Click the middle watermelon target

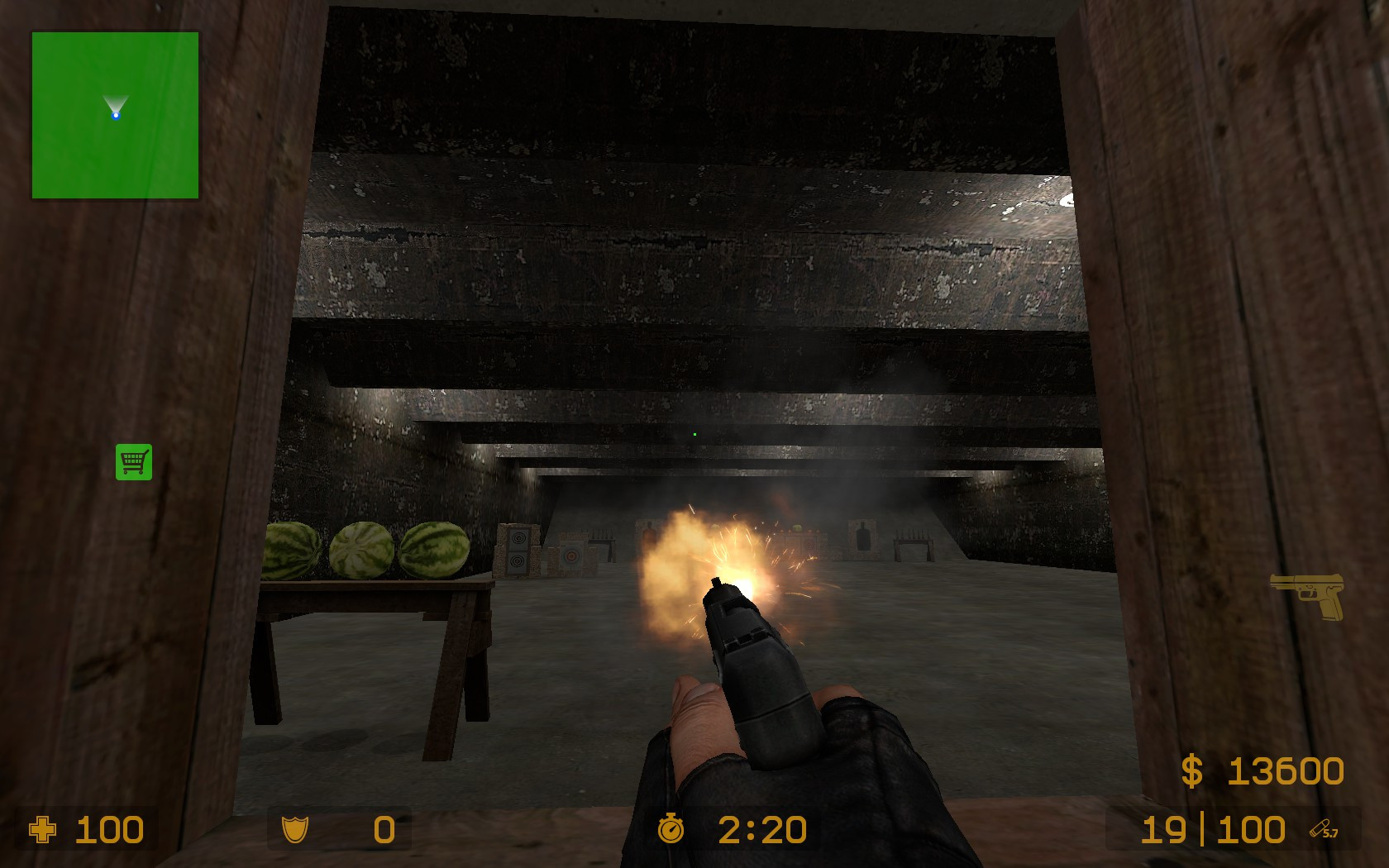360,550
